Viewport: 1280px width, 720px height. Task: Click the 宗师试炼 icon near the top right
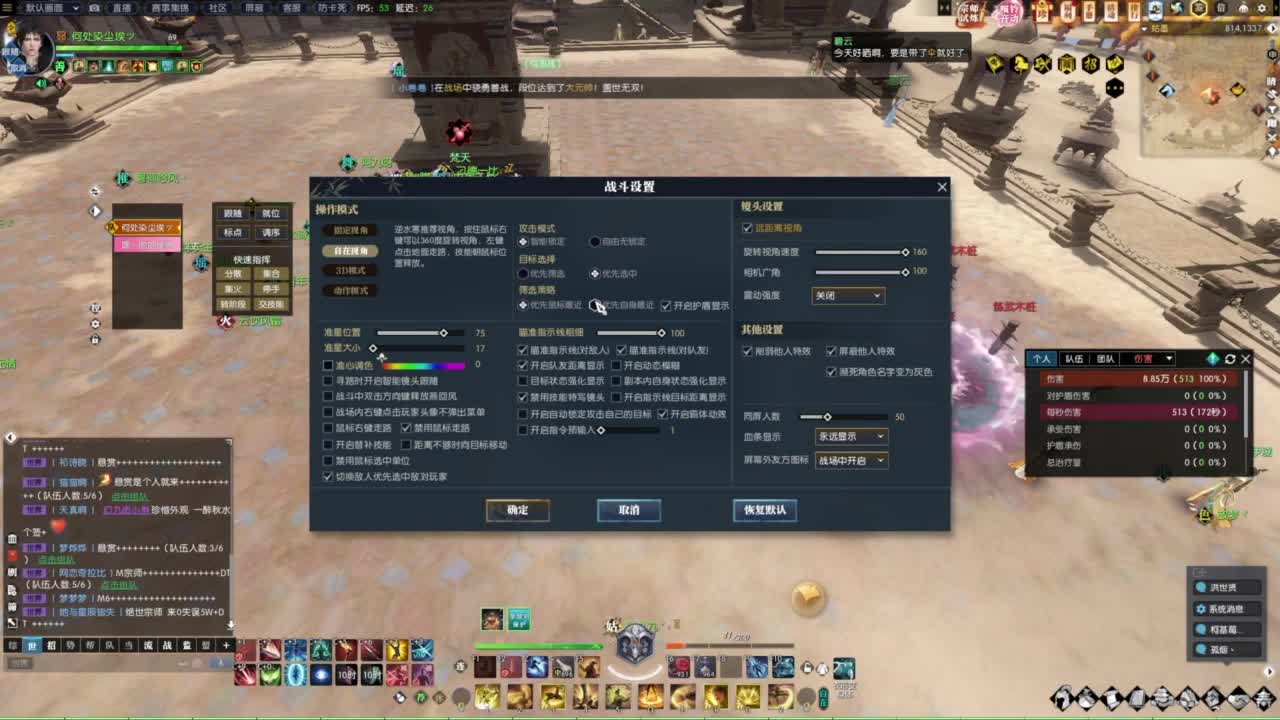(x=969, y=14)
